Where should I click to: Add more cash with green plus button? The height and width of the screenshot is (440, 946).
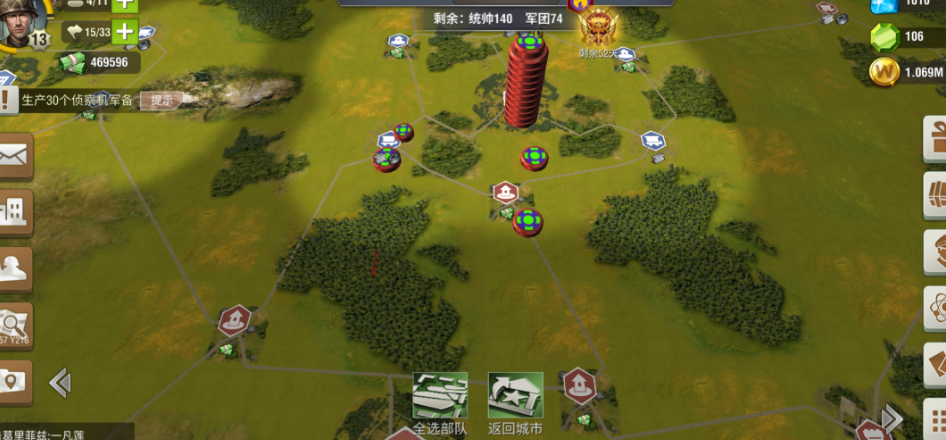[x=125, y=31]
